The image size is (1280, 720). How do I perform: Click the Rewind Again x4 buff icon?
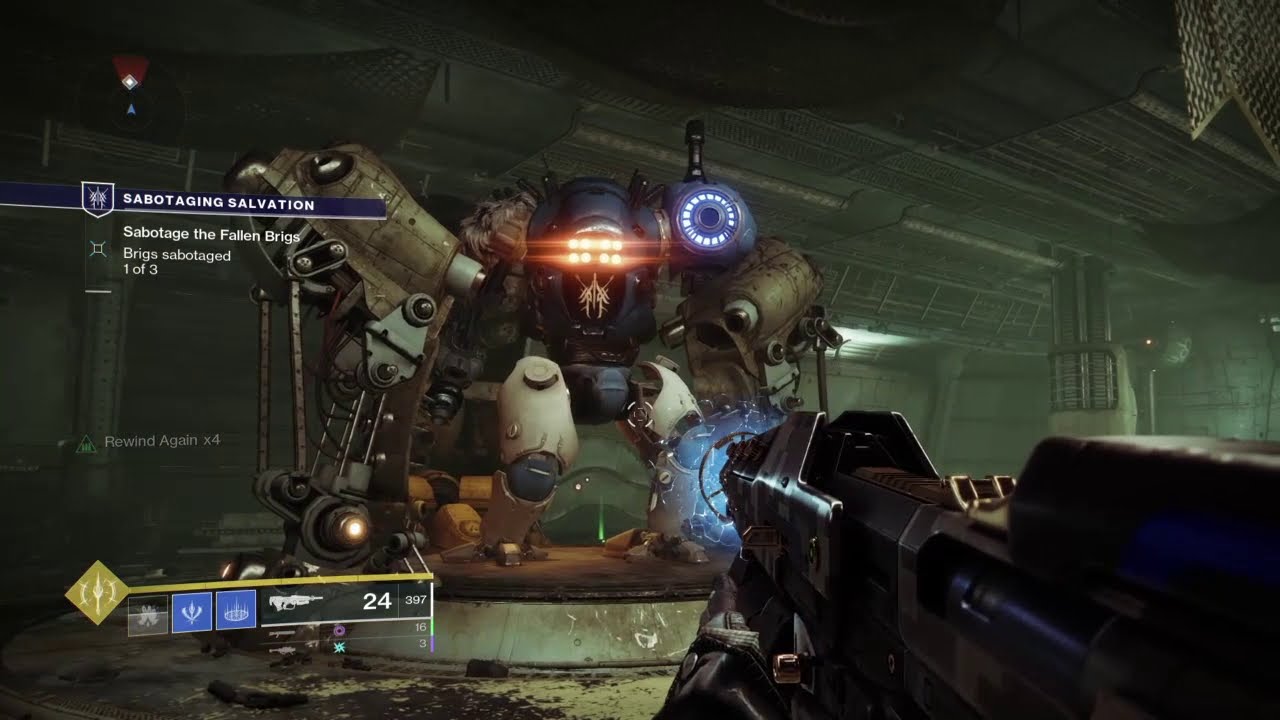tap(86, 441)
